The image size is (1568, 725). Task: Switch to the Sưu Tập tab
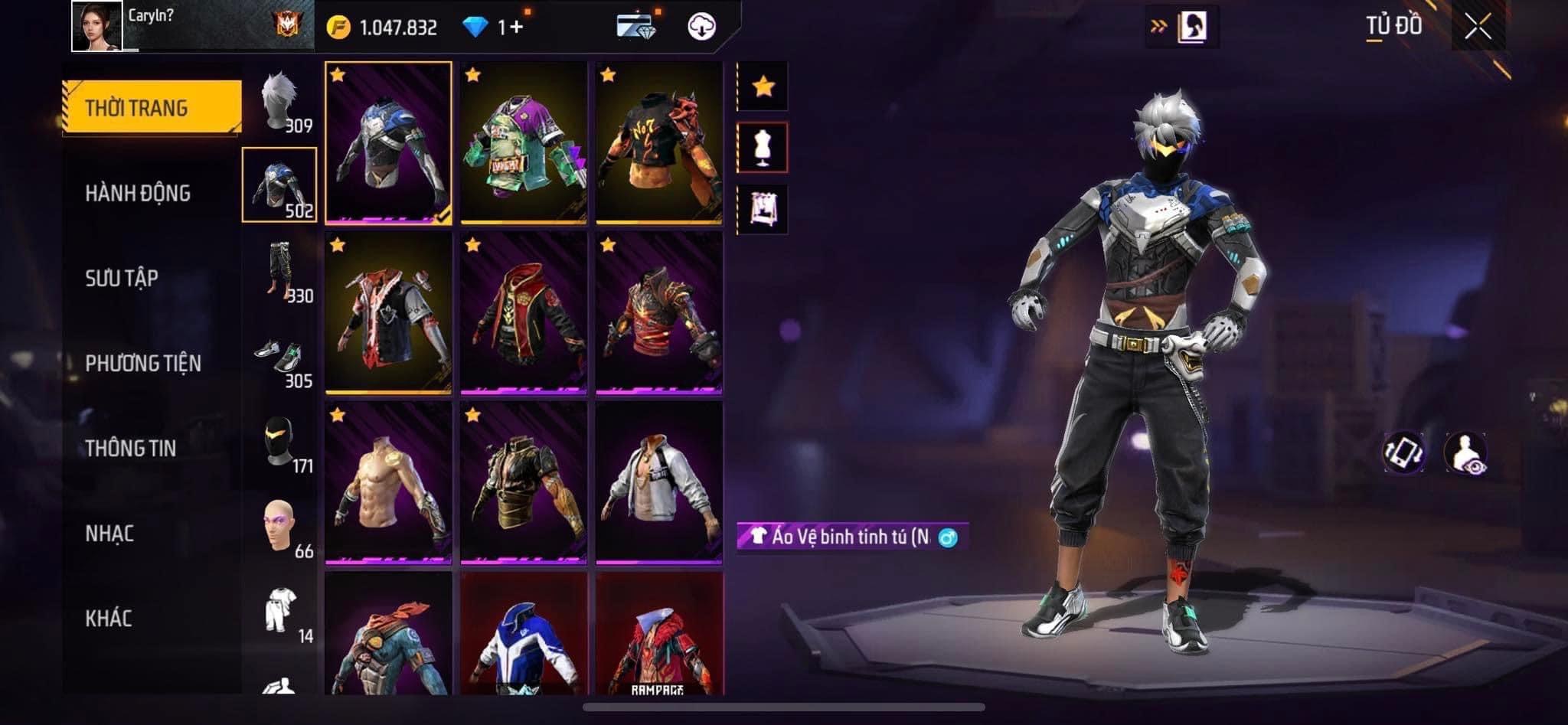[122, 278]
